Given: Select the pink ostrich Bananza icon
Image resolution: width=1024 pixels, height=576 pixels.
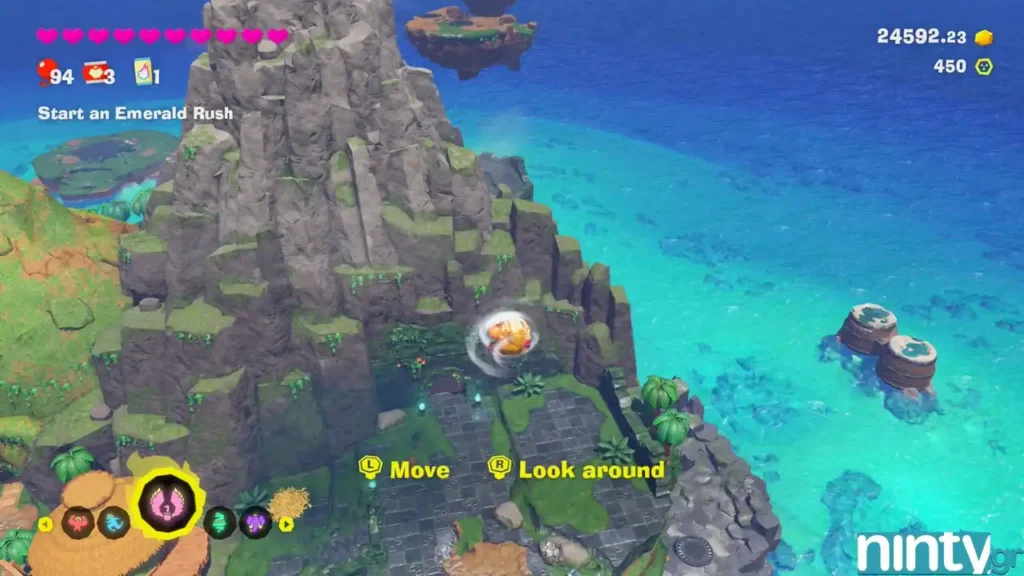Looking at the screenshot, I should pos(169,501).
